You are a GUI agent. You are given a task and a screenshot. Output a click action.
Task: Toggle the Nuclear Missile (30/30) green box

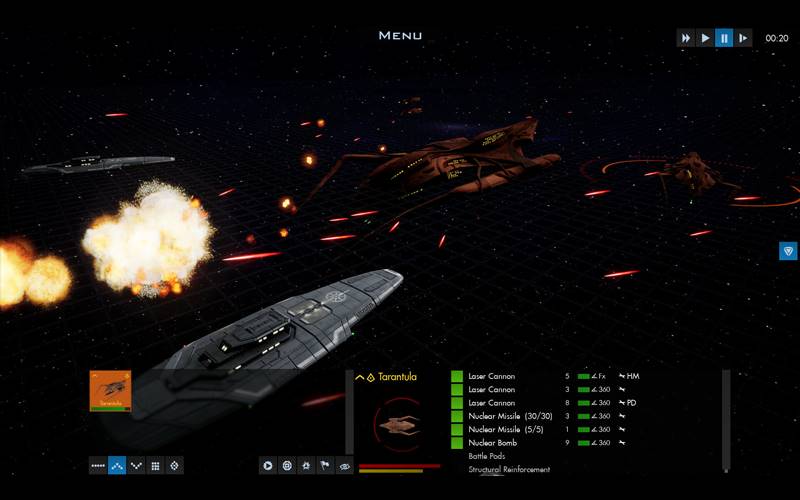457,416
